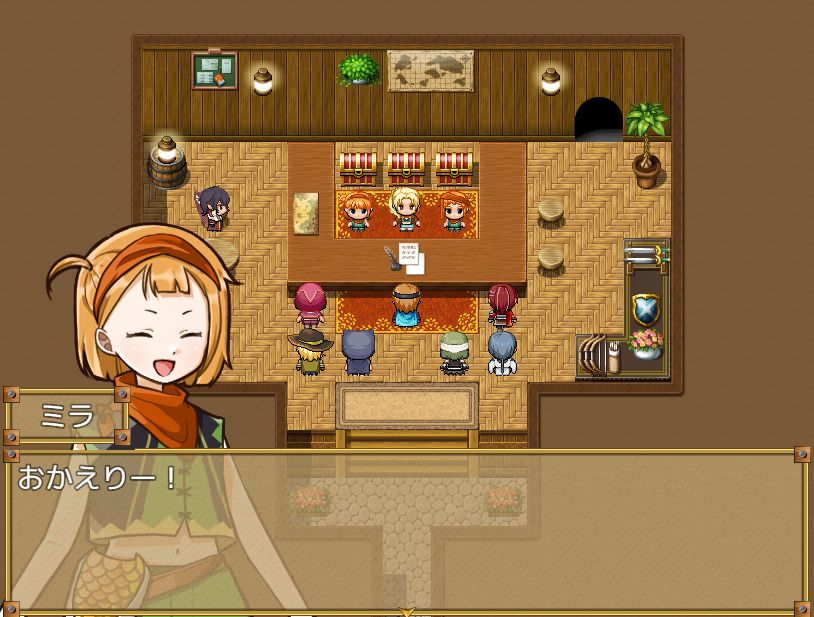Viewport: 814px width, 617px height.
Task: Click the dialogue continue arrow indicator
Action: pos(406,610)
